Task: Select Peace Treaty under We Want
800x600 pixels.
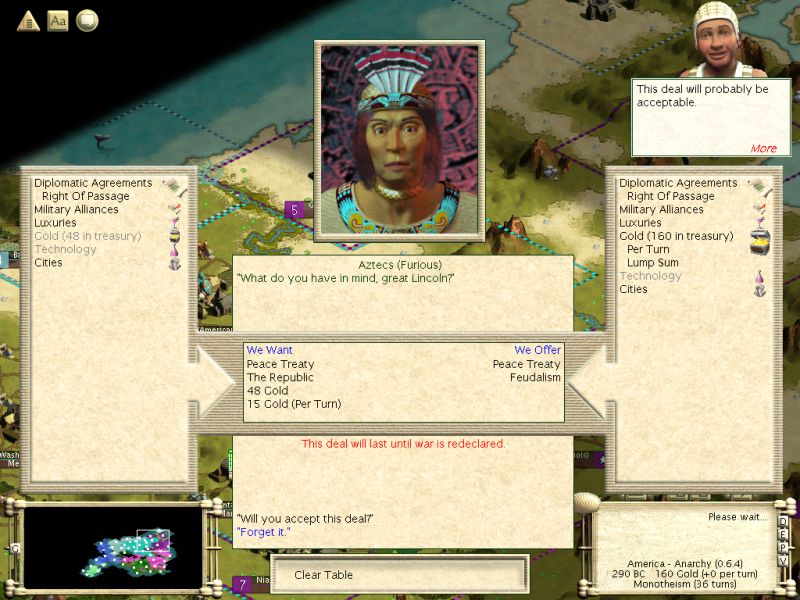Action: [x=281, y=365]
